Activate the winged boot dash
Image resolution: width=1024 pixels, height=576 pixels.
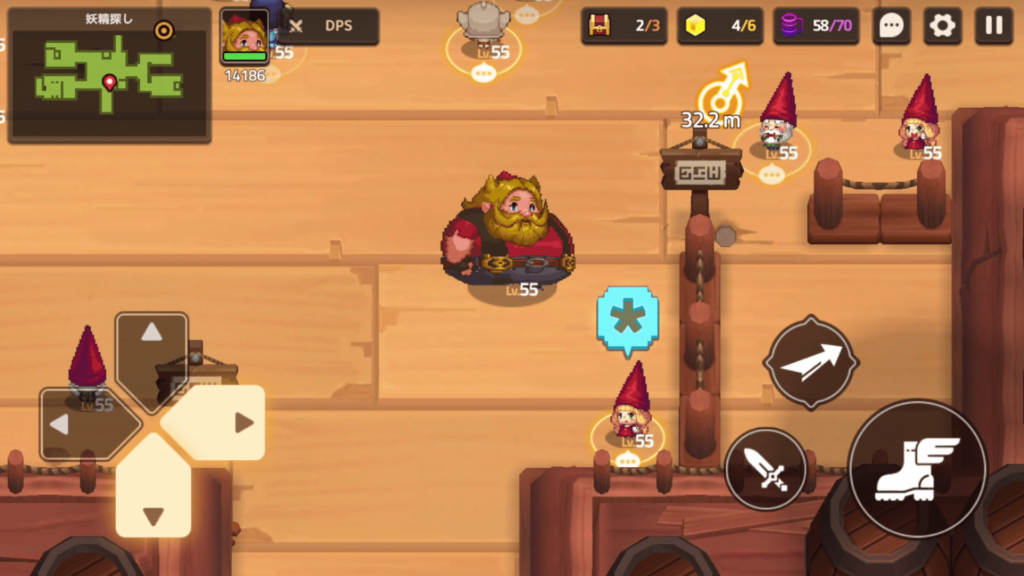pos(917,469)
